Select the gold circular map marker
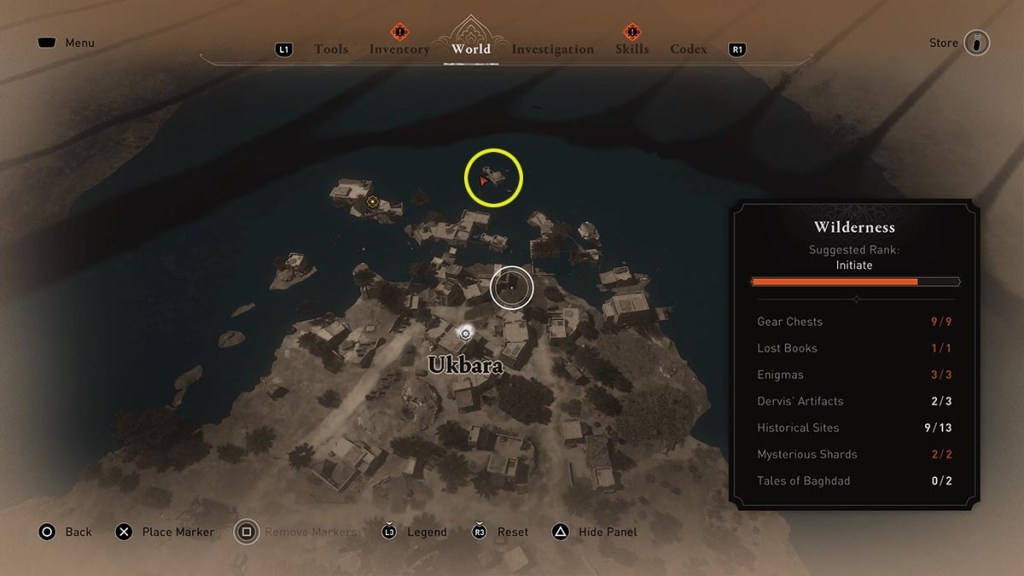The width and height of the screenshot is (1024, 576). tap(373, 202)
